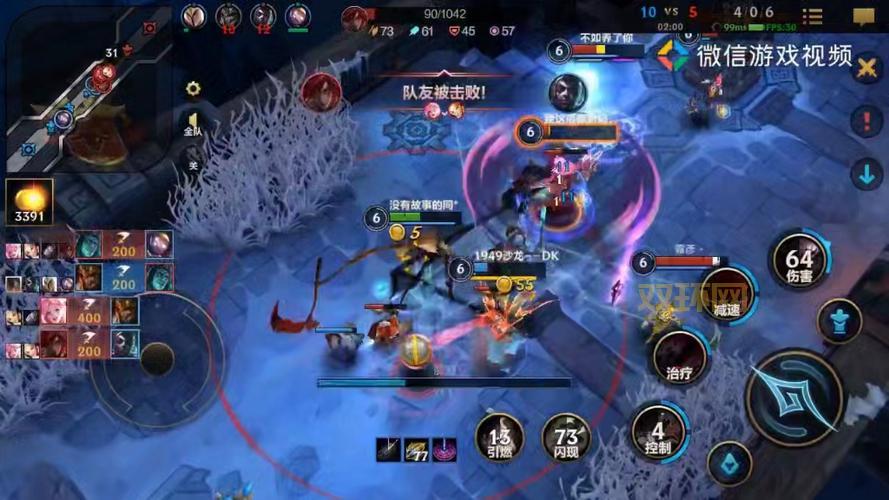
Task: Activate the 减速 slow ability
Action: point(726,296)
